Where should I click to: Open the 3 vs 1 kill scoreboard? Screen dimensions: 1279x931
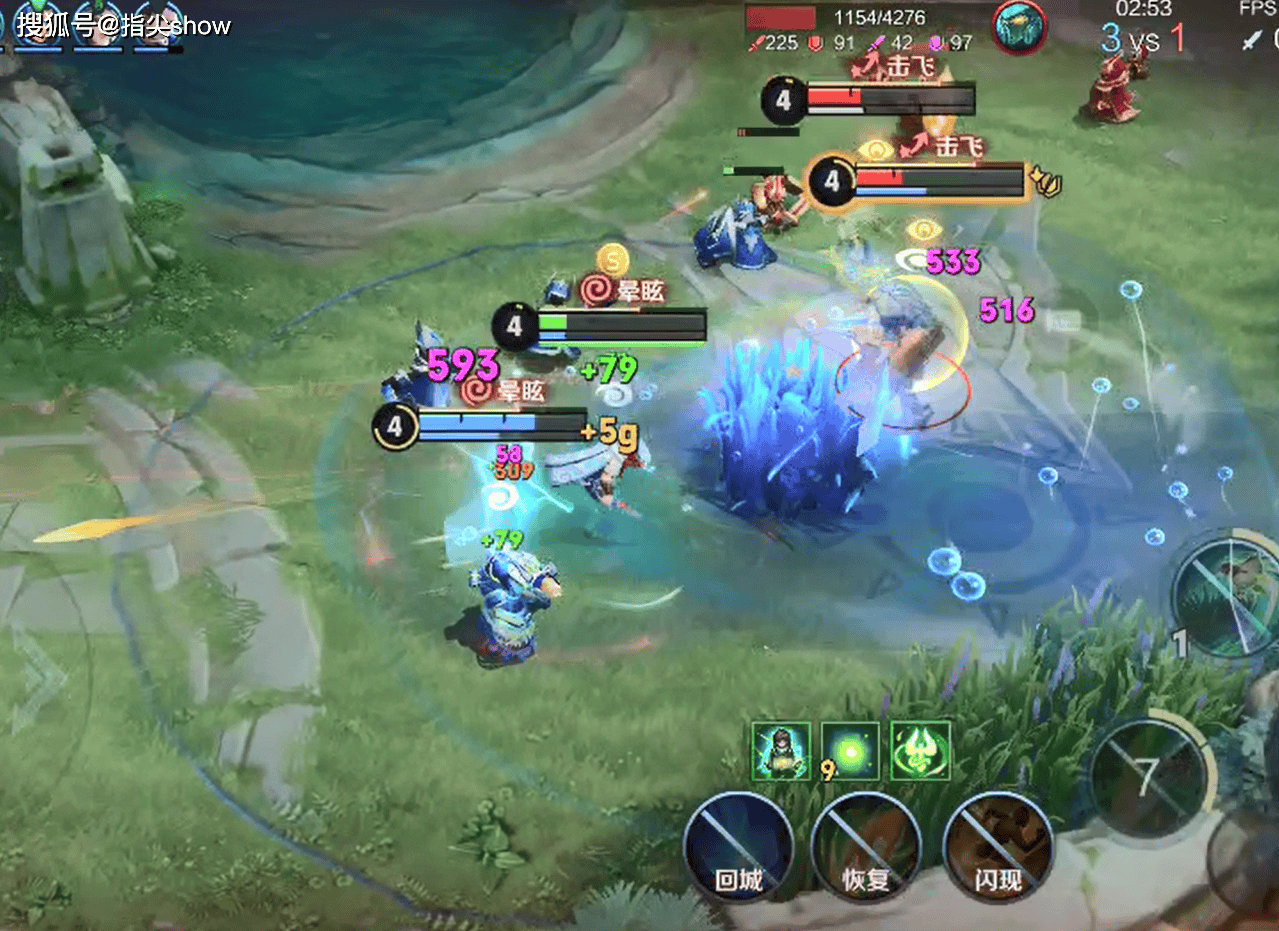(1143, 38)
